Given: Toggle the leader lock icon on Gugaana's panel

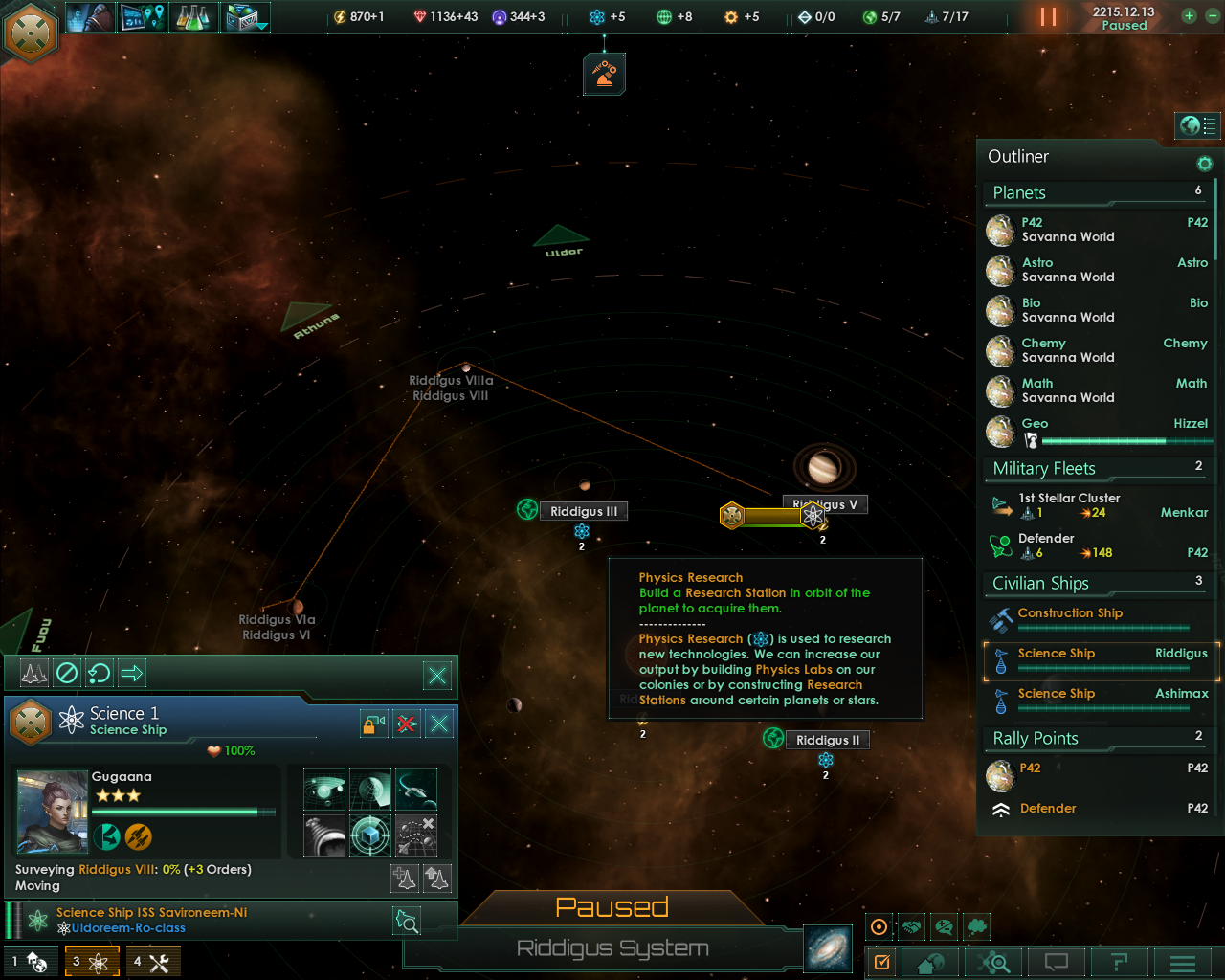Looking at the screenshot, I should click(373, 724).
